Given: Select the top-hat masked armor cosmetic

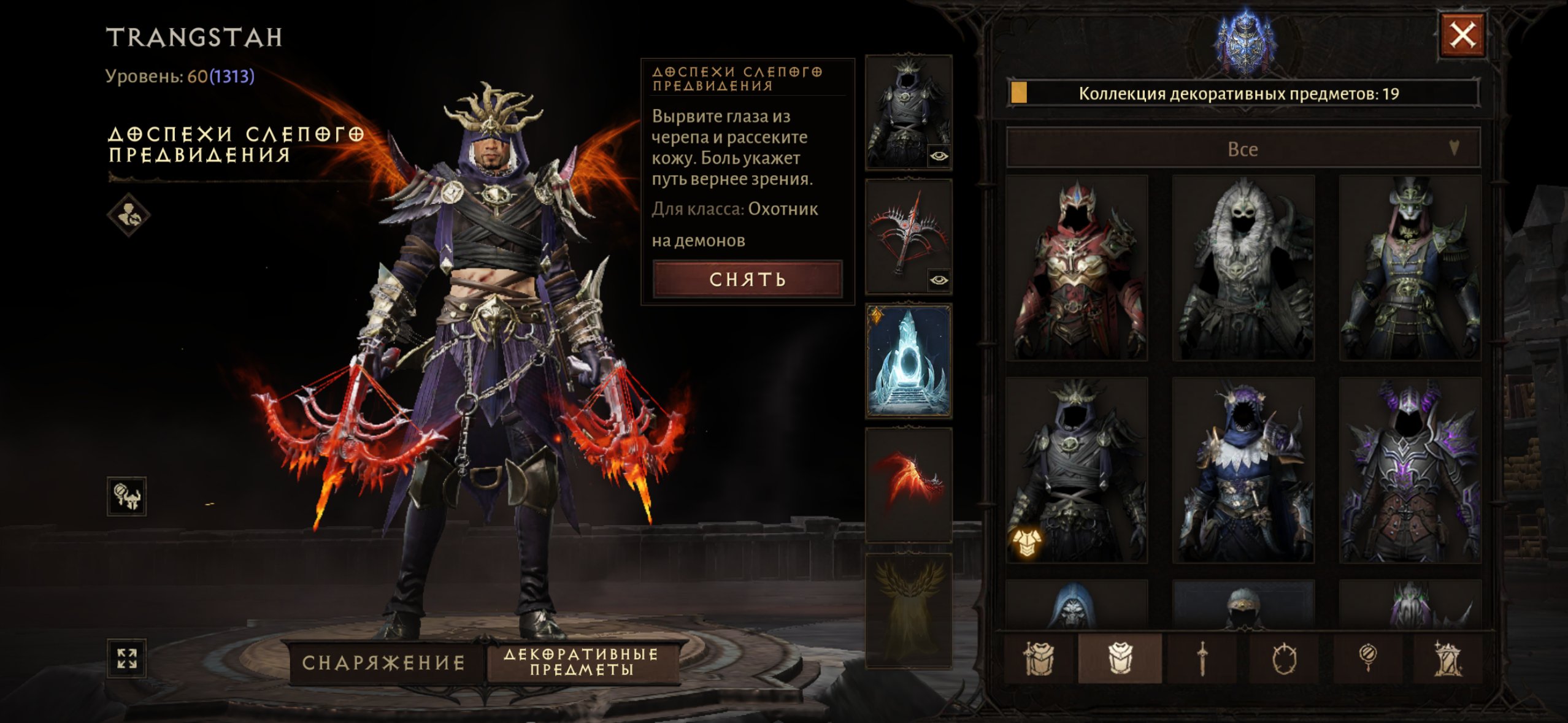Looking at the screenshot, I should [x=1410, y=268].
